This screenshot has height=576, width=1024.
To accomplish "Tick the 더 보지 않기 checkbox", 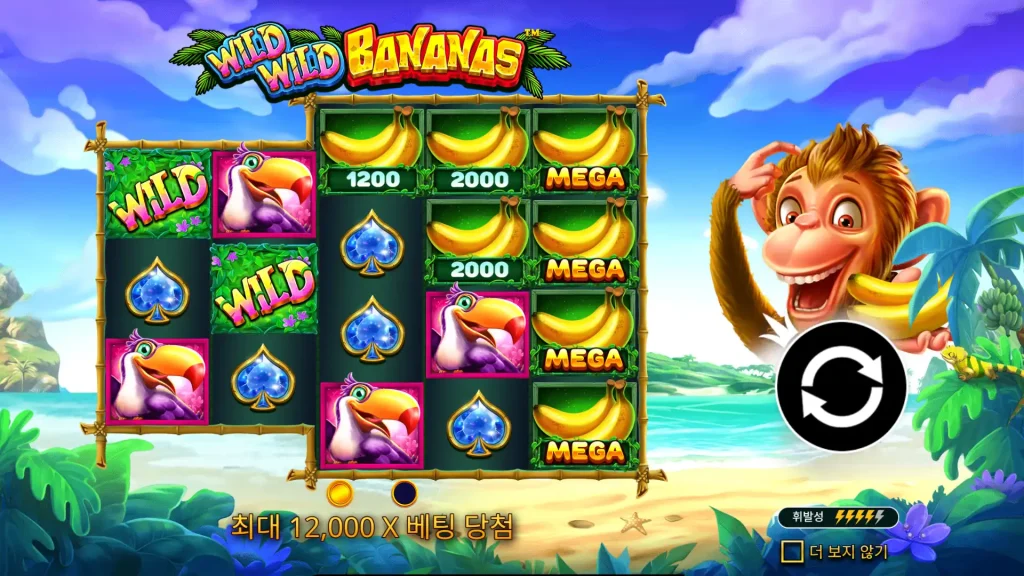I will click(792, 551).
